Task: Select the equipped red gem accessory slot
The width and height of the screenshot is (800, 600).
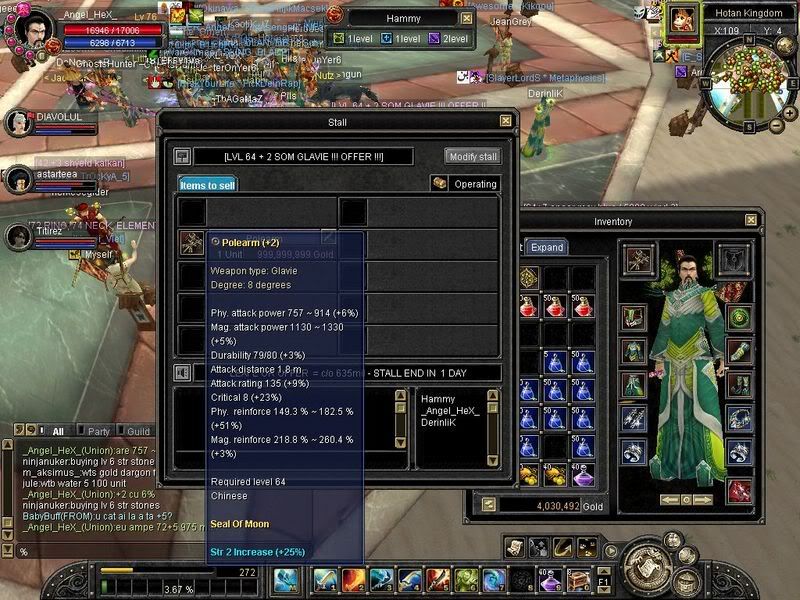Action: point(739,490)
